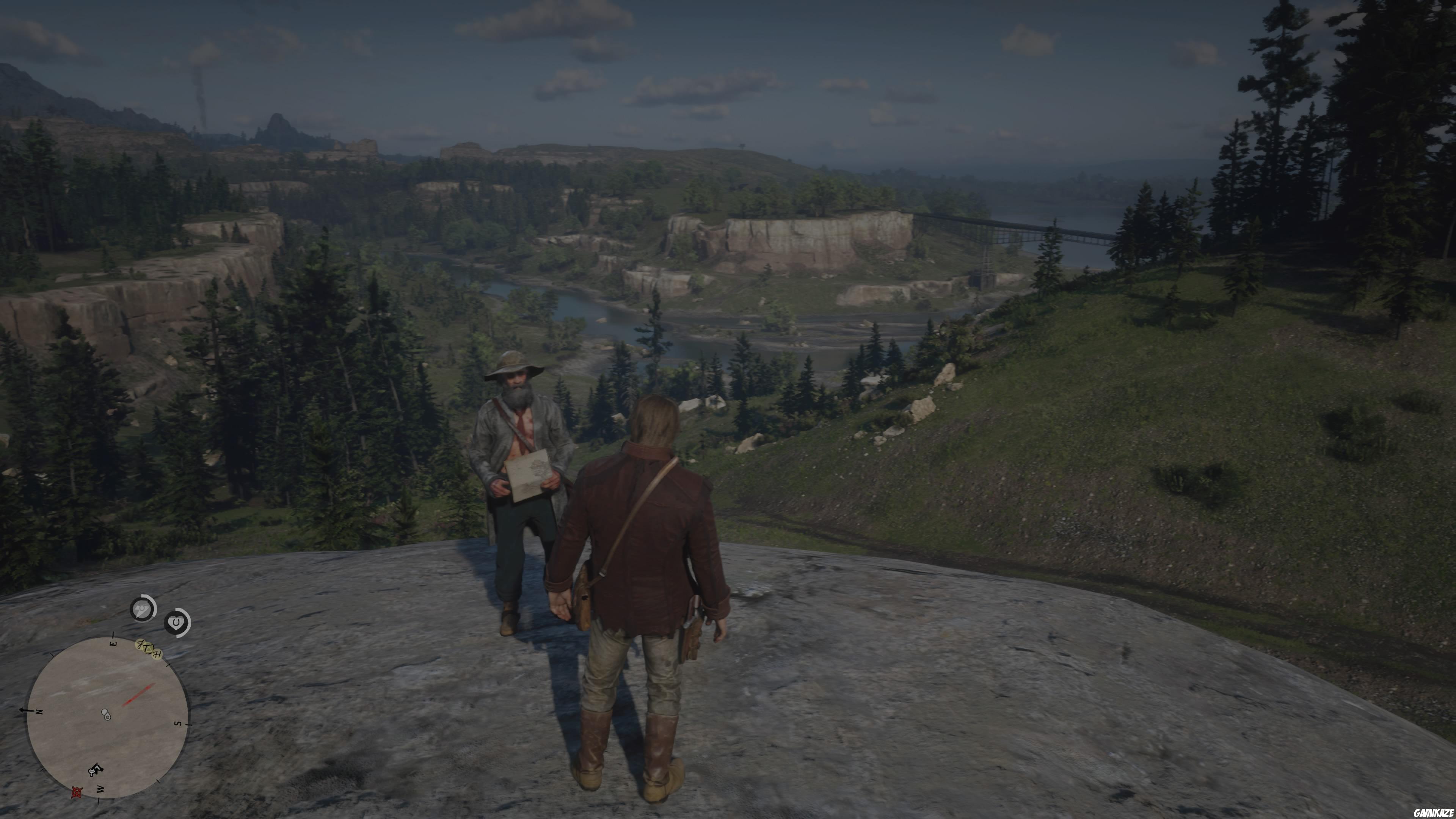Click the yellow H companion blip
The image size is (1456, 819).
(x=157, y=654)
